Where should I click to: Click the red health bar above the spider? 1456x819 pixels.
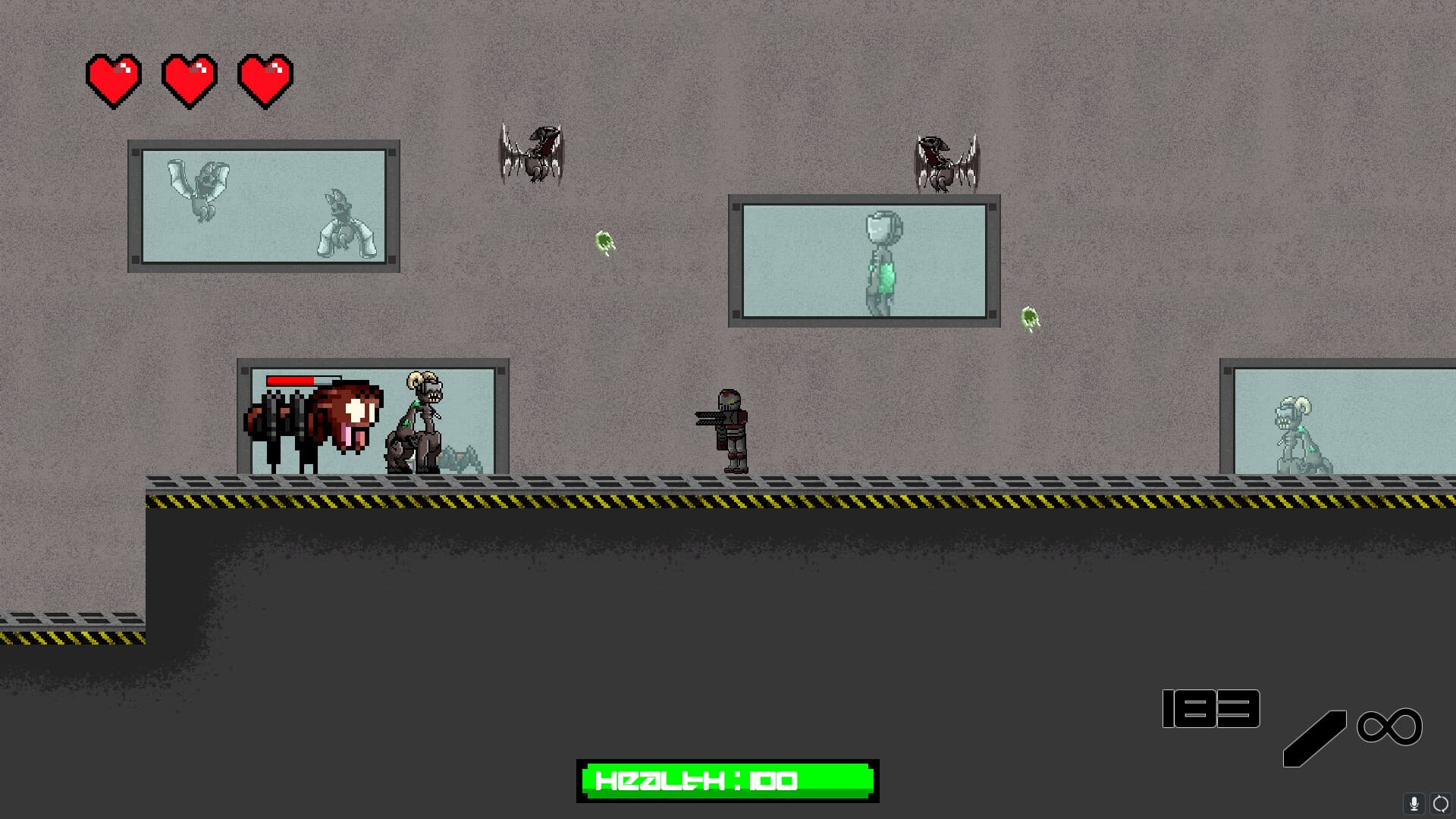pos(292,380)
